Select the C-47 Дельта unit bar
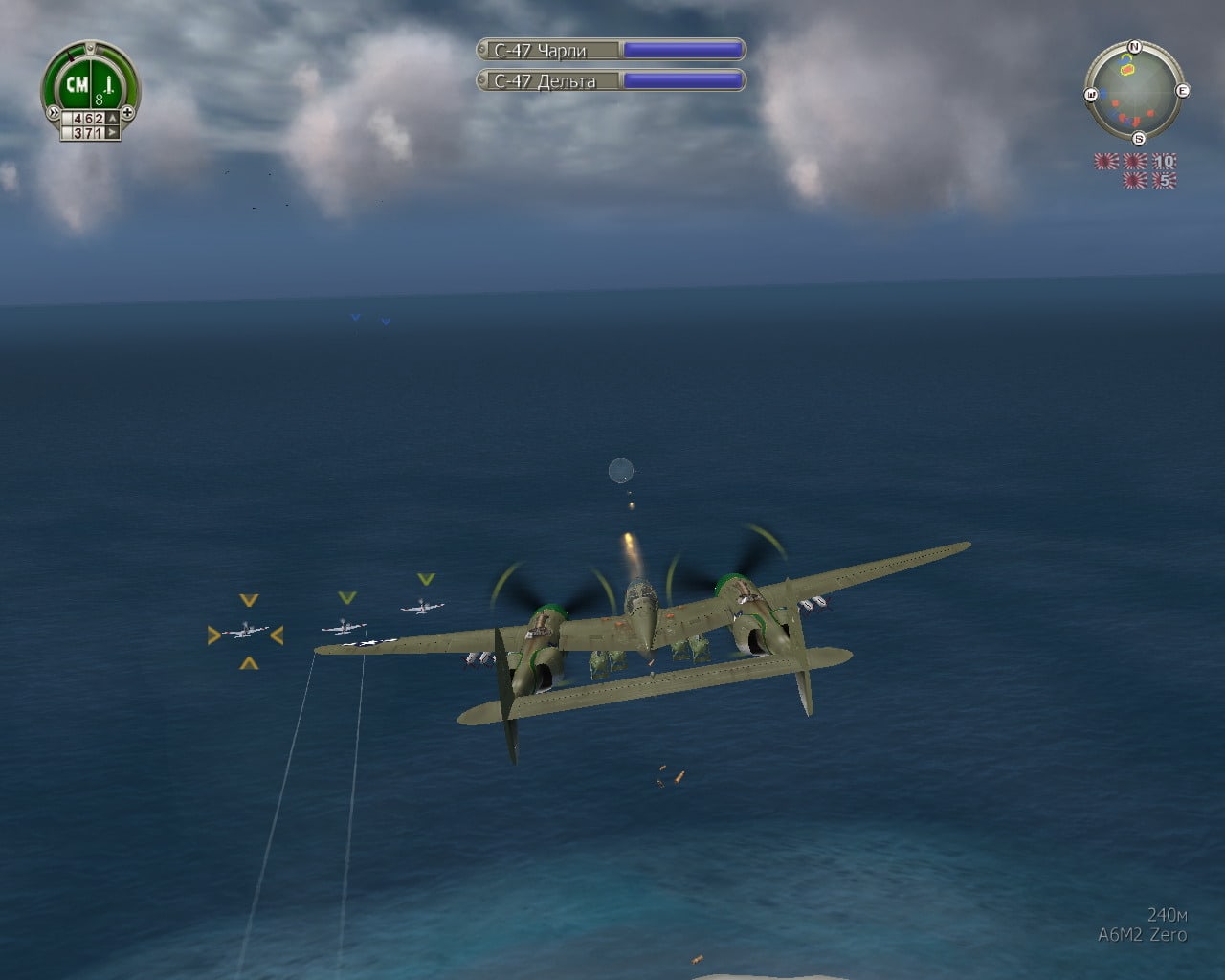Screen dimensions: 1225x980 [611, 80]
